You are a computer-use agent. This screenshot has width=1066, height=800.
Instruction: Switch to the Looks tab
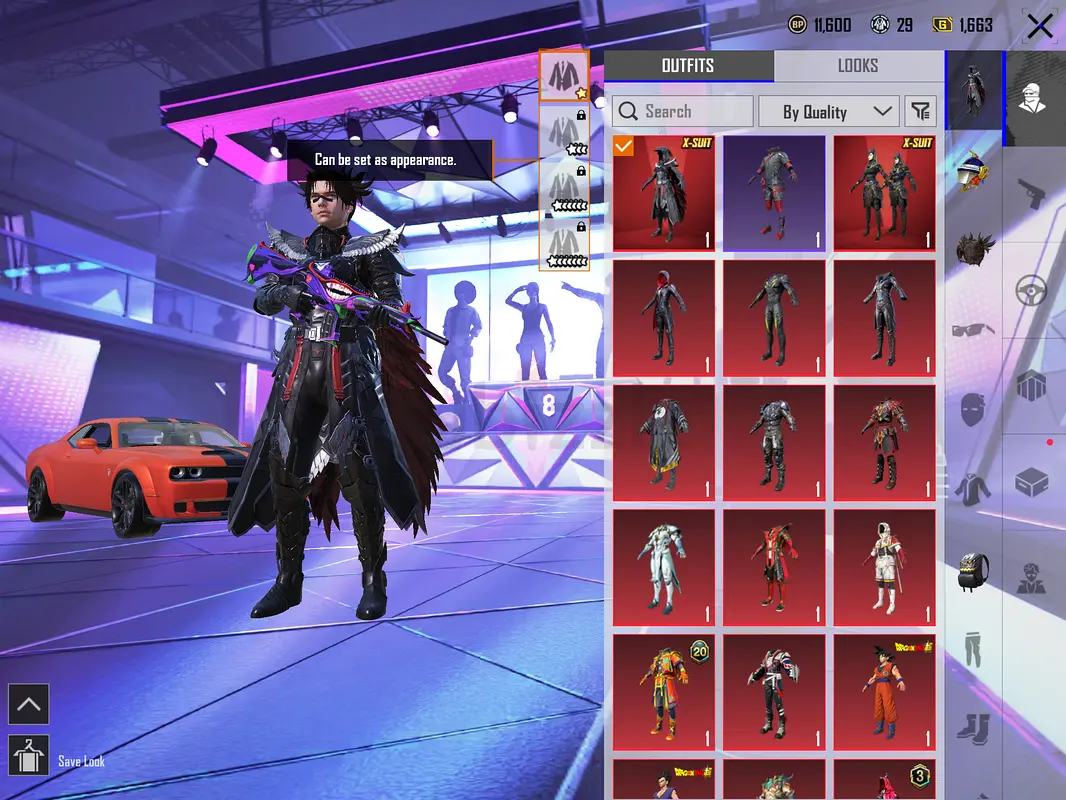click(857, 66)
